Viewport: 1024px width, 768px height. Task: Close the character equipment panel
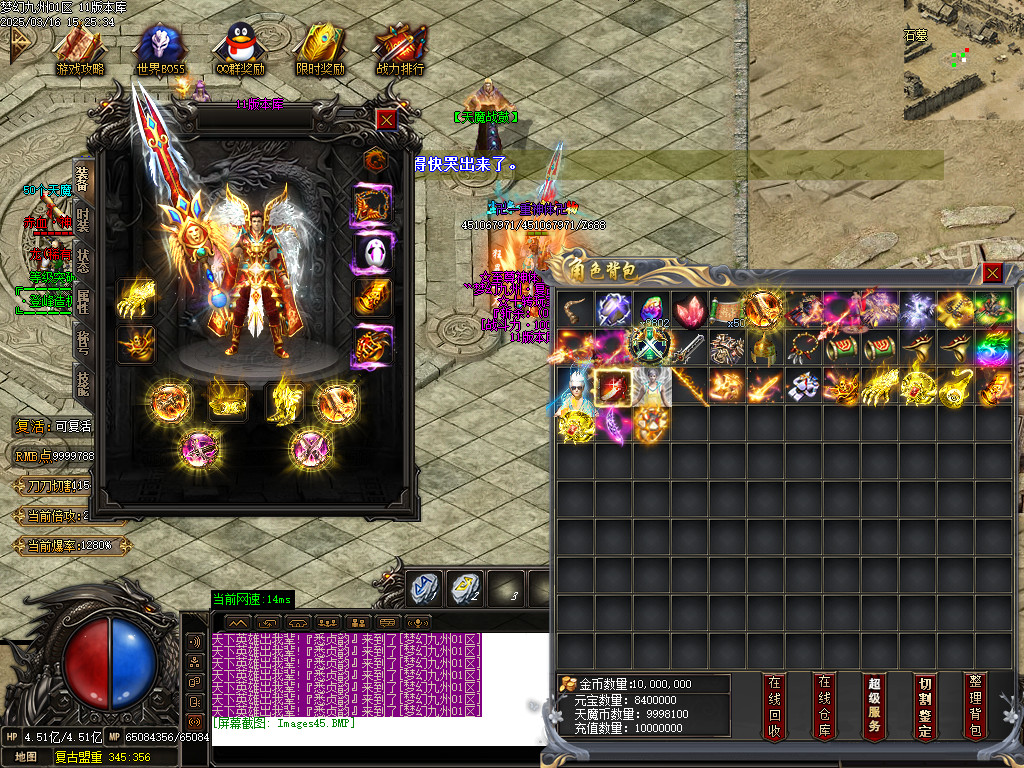point(387,119)
